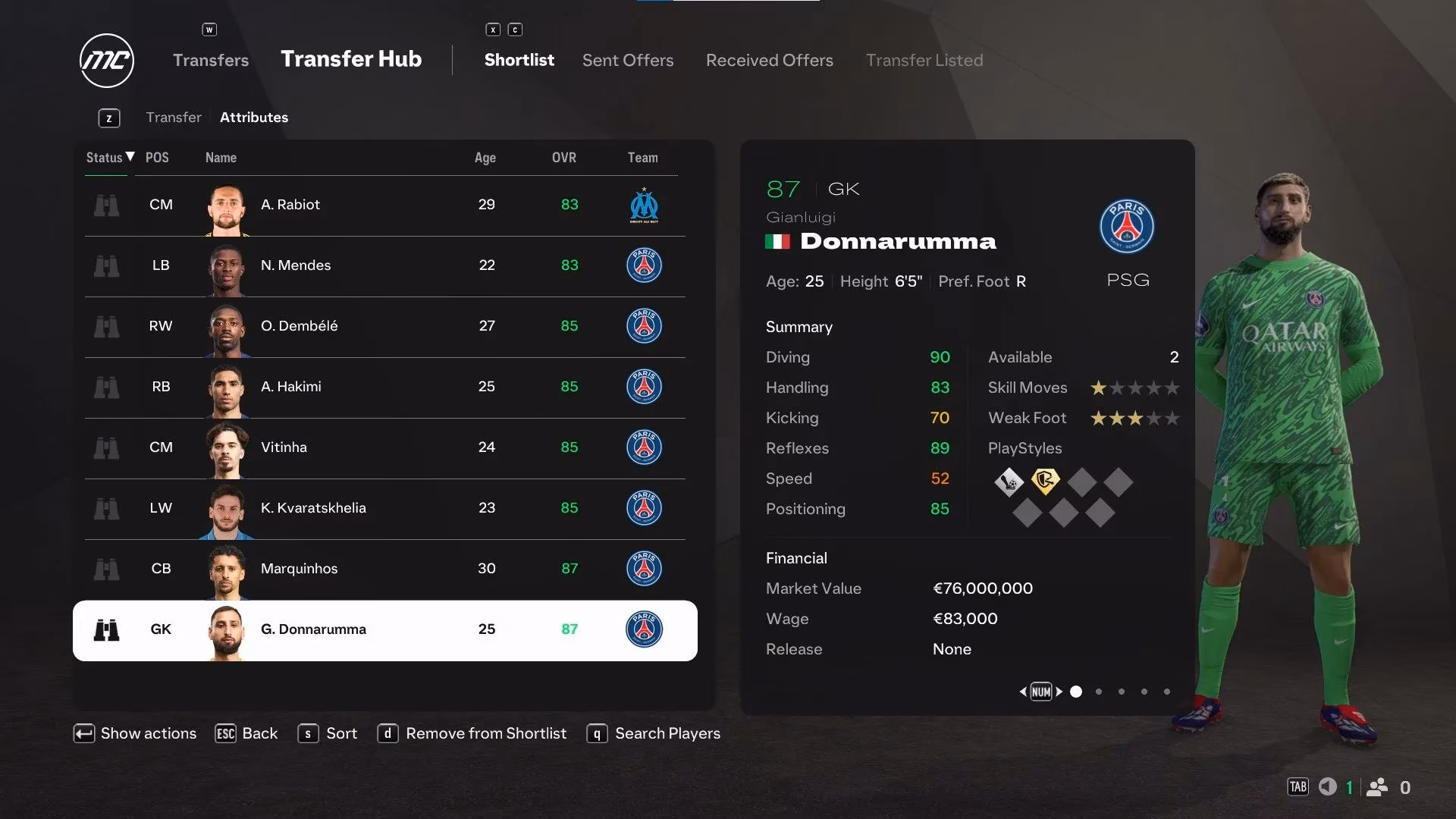Toggle shortlist status icon next to K. Kvaratskhelia

(107, 508)
